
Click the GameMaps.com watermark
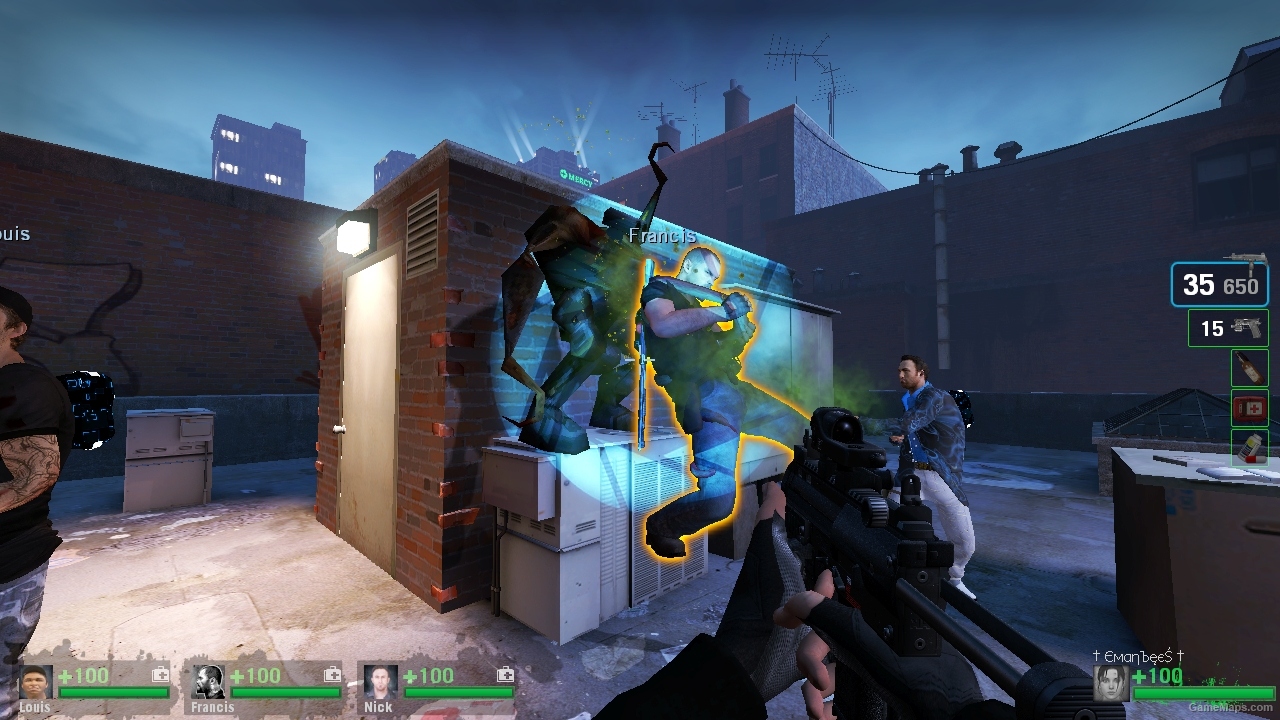click(1232, 707)
